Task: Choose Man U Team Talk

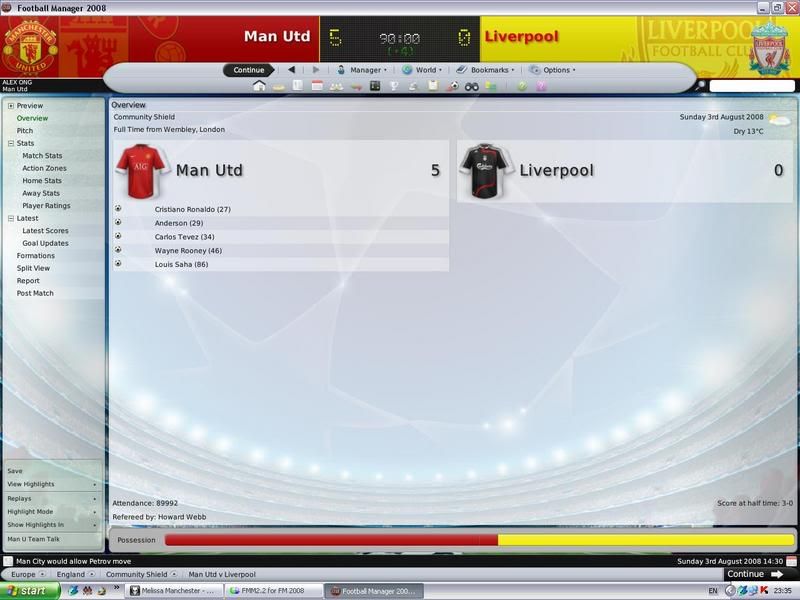Action: point(33,539)
